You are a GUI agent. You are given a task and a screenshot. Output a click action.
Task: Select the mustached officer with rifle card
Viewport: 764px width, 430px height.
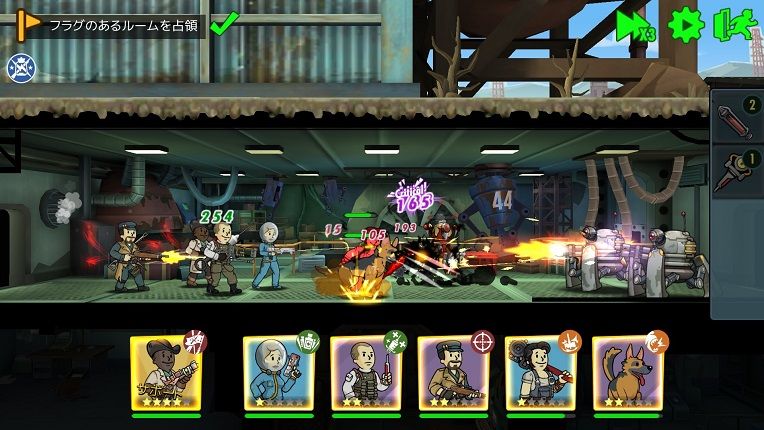452,372
